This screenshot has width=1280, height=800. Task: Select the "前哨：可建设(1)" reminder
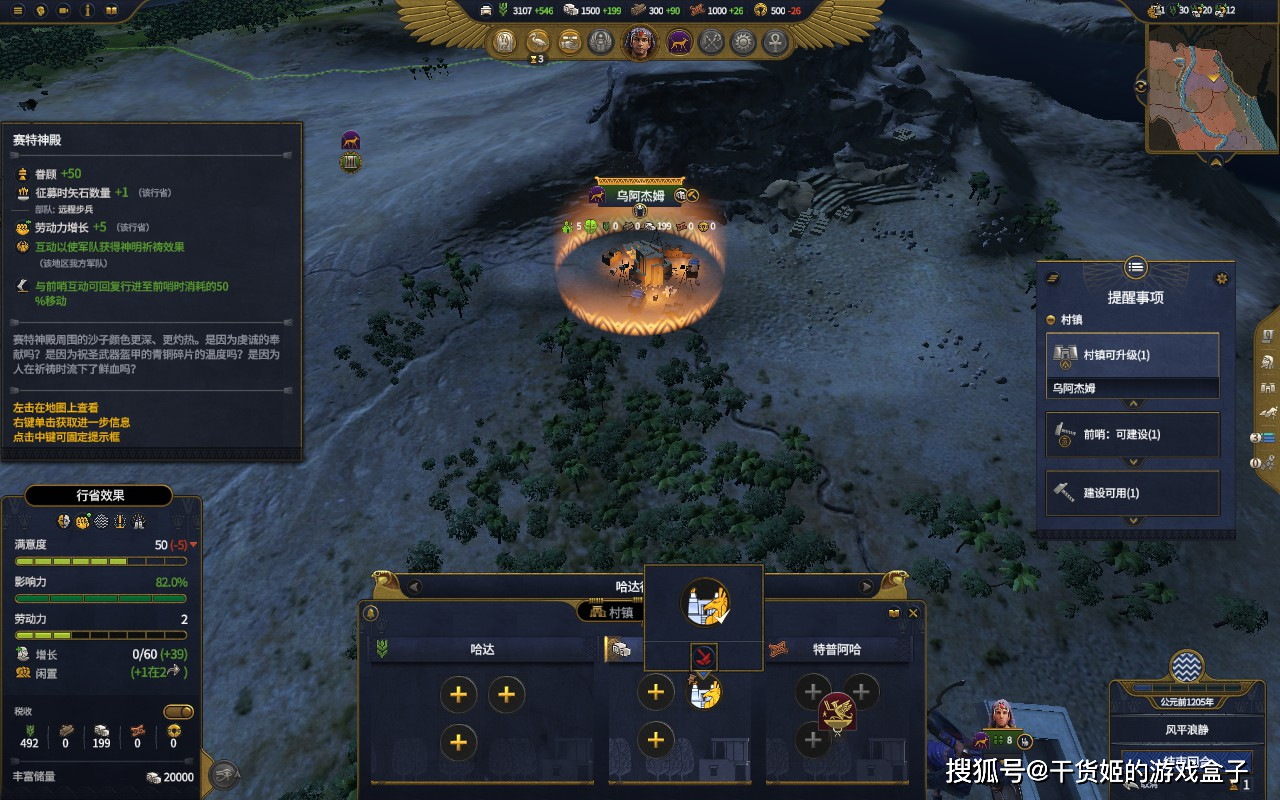click(1132, 434)
